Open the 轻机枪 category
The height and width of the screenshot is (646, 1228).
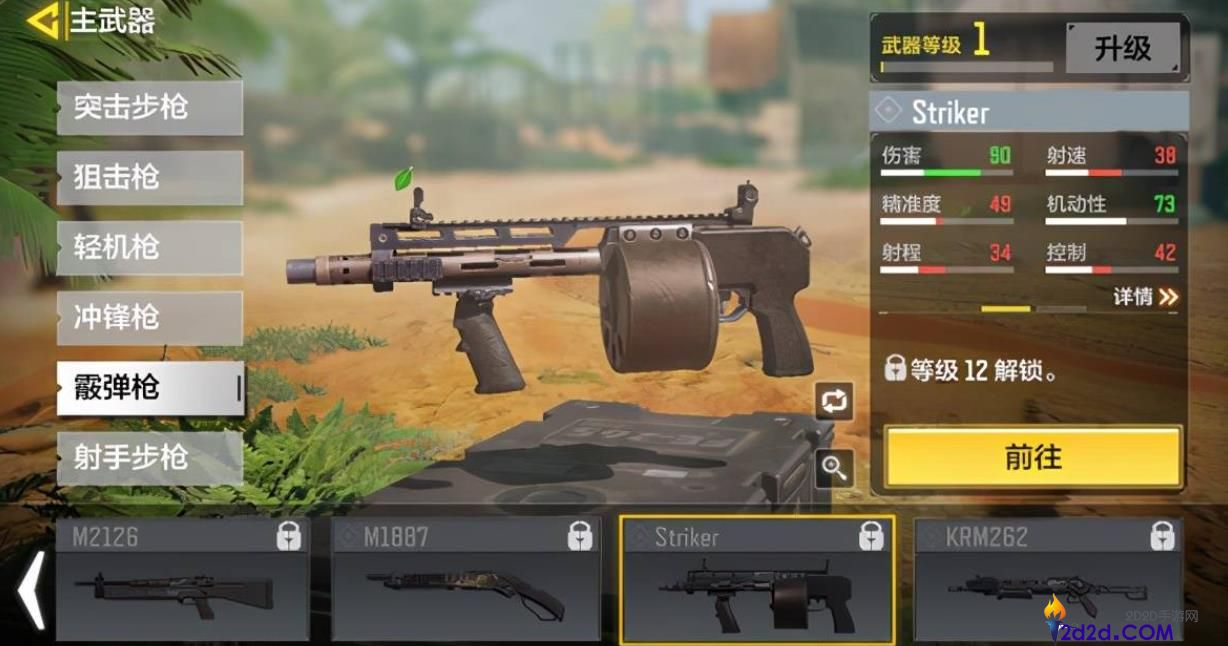click(149, 248)
